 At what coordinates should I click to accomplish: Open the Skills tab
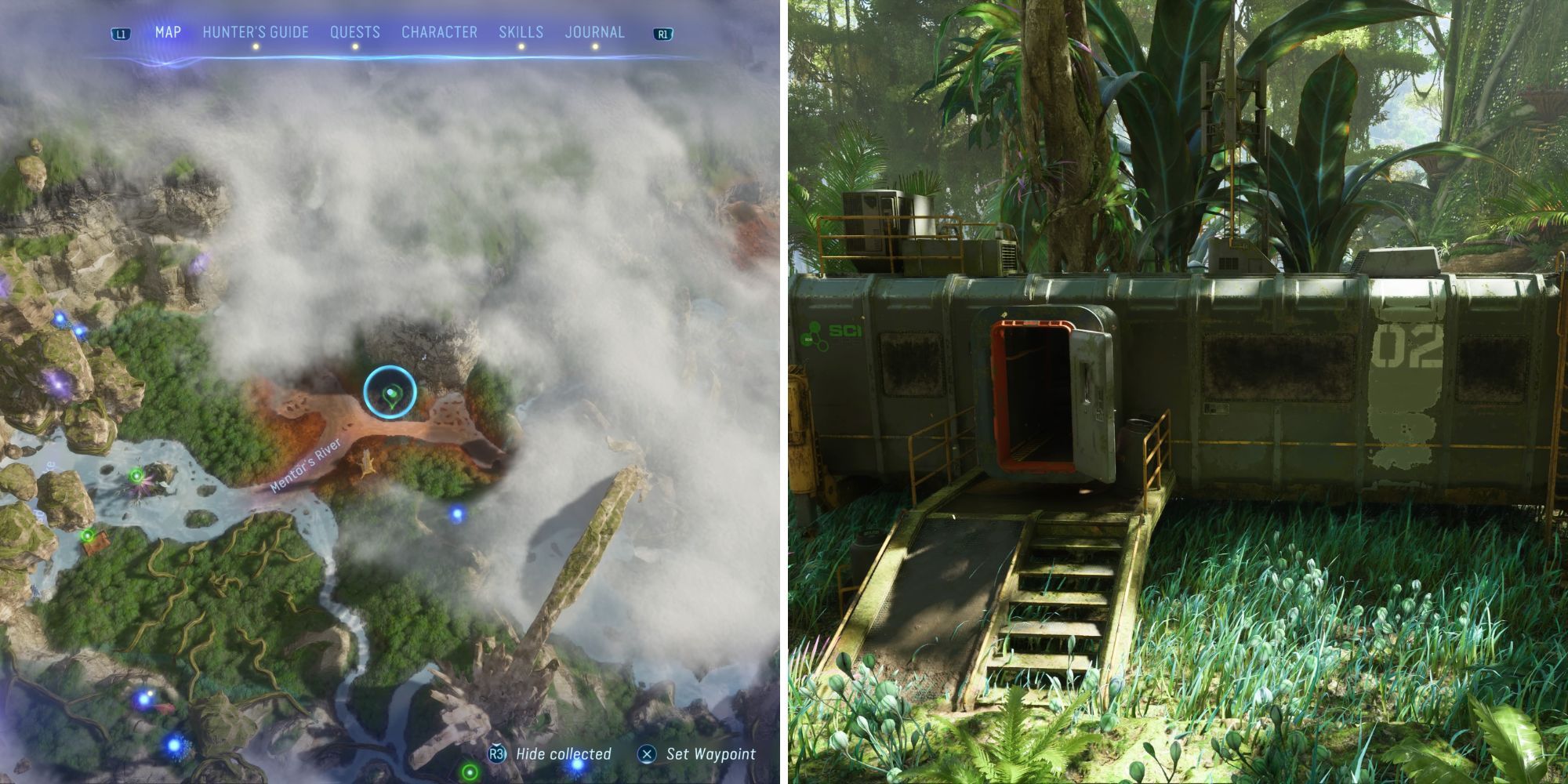521,32
